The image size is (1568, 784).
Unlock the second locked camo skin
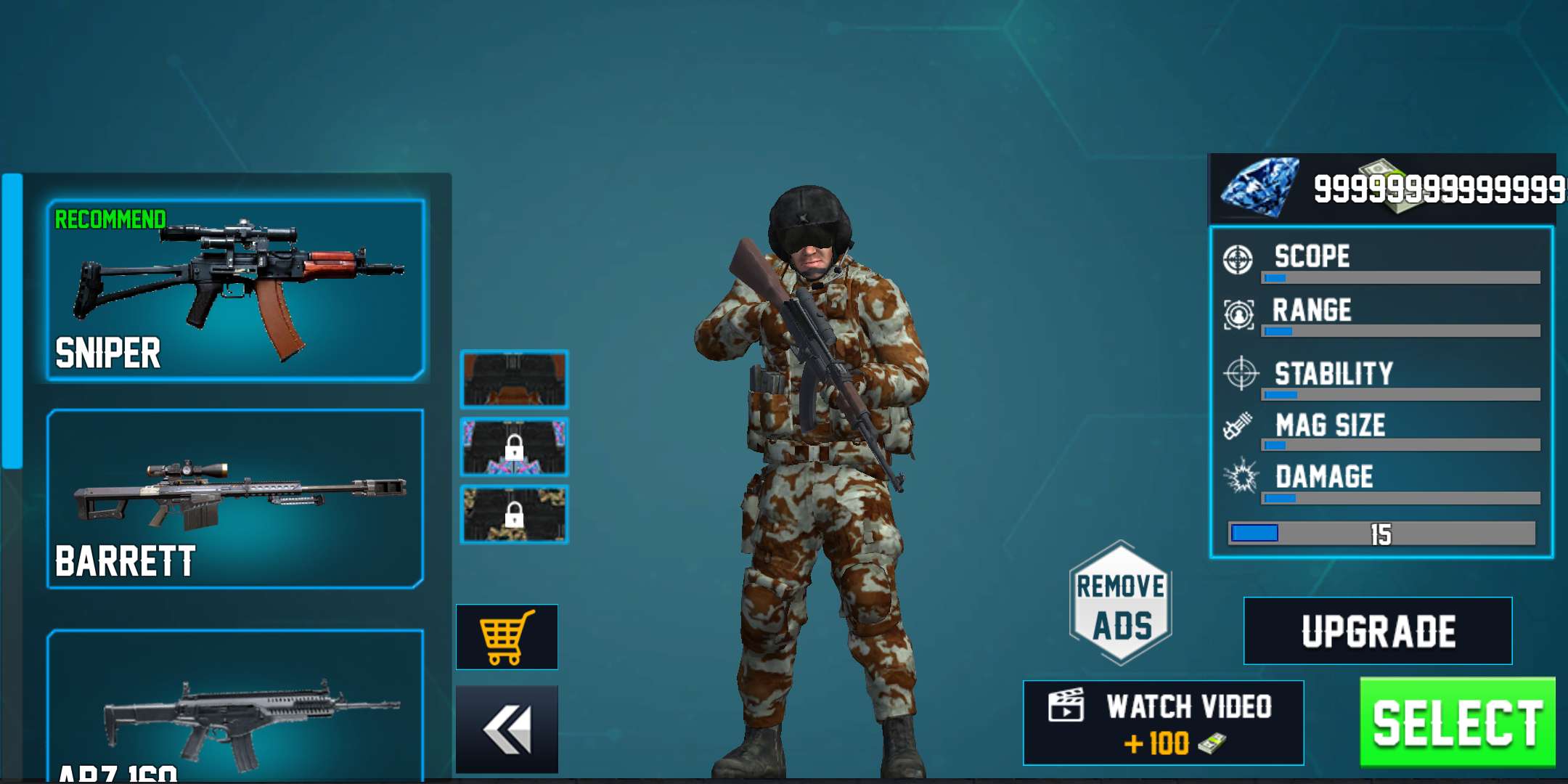515,446
